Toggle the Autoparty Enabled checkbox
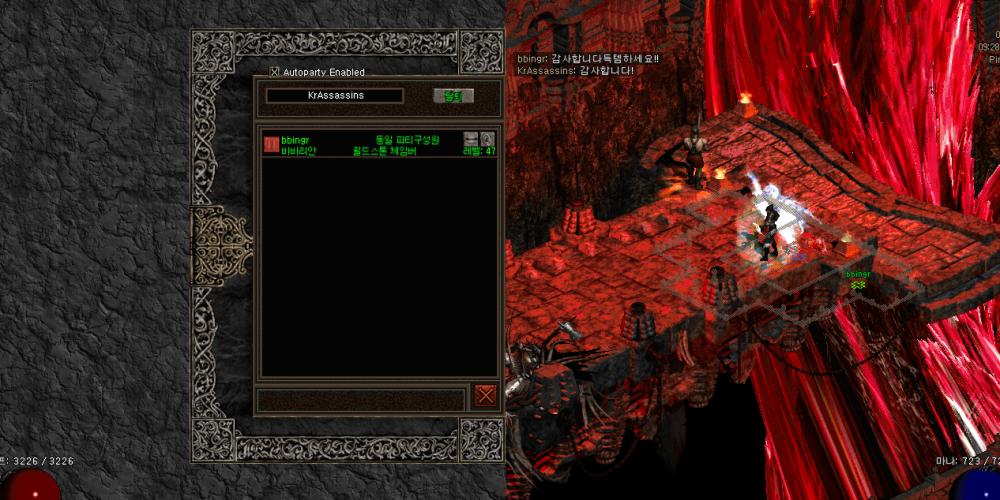The image size is (1000, 500). tap(275, 72)
